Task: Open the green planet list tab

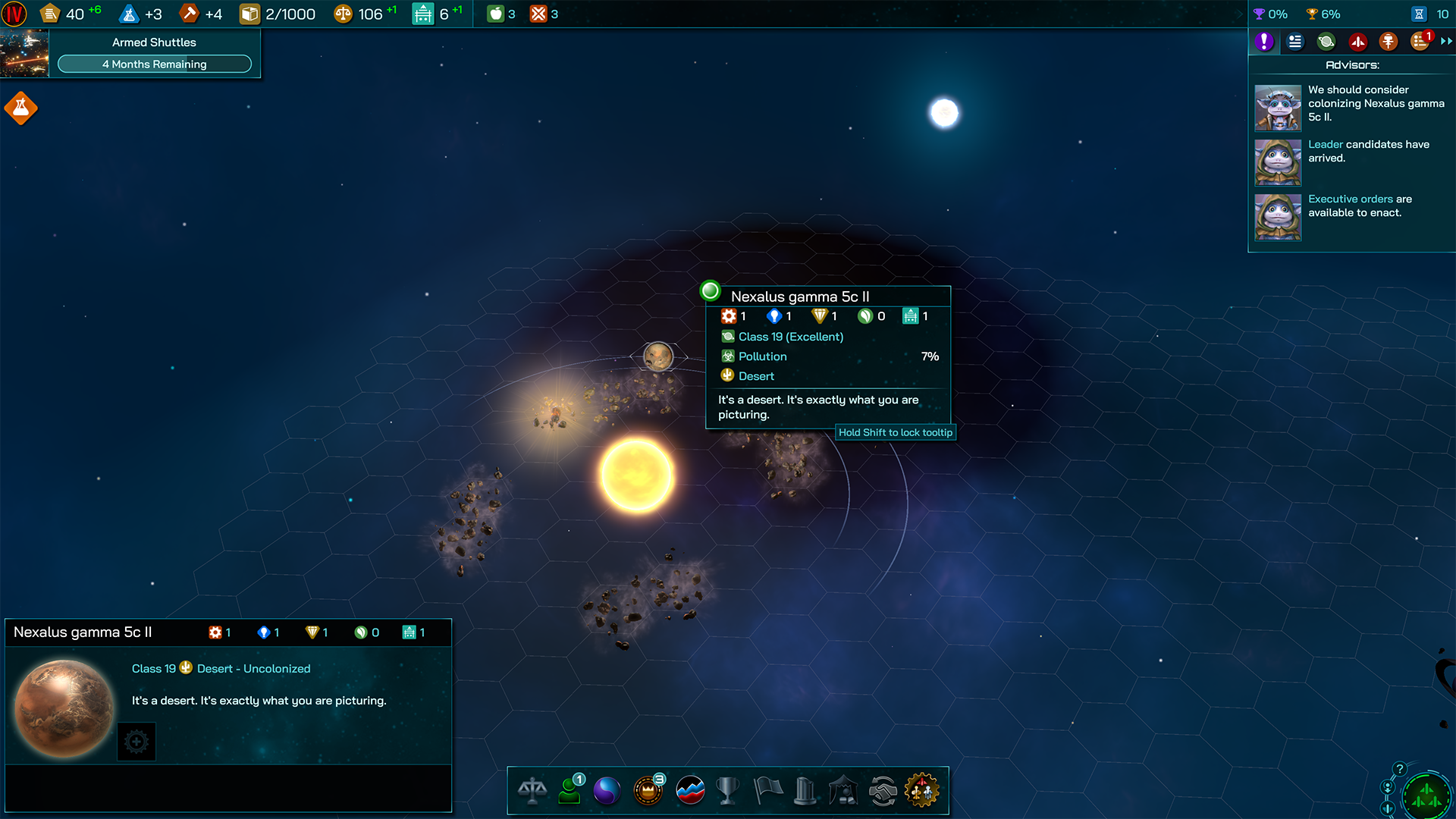Action: 1326,42
